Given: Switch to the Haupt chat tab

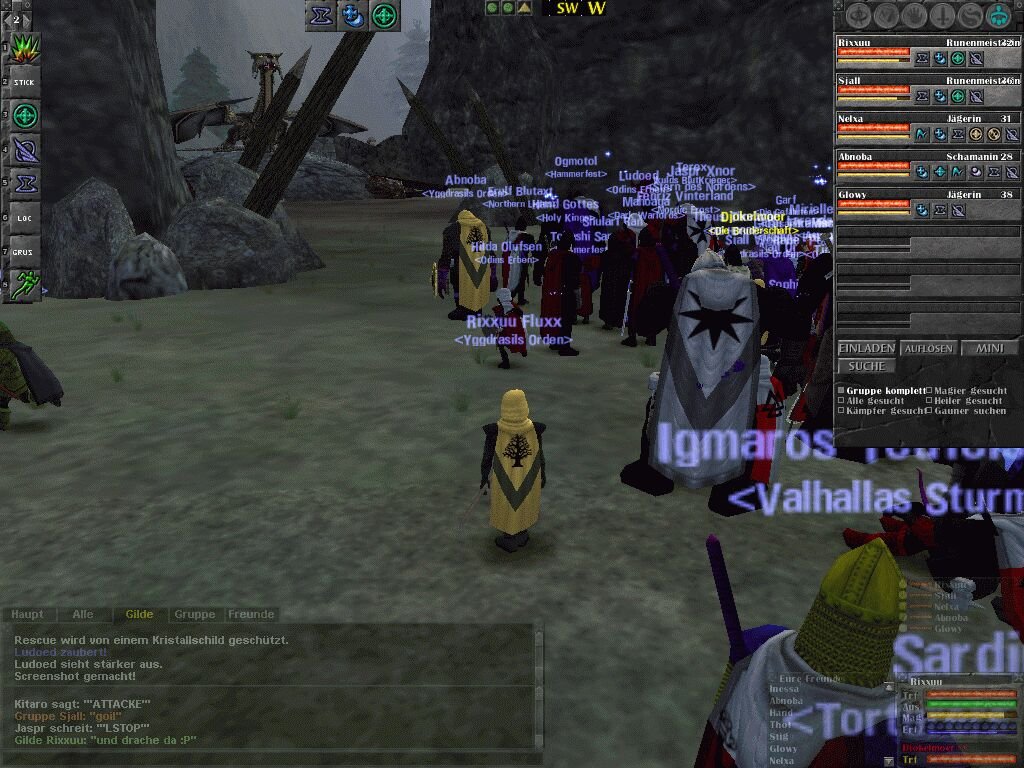Looking at the screenshot, I should [27, 614].
